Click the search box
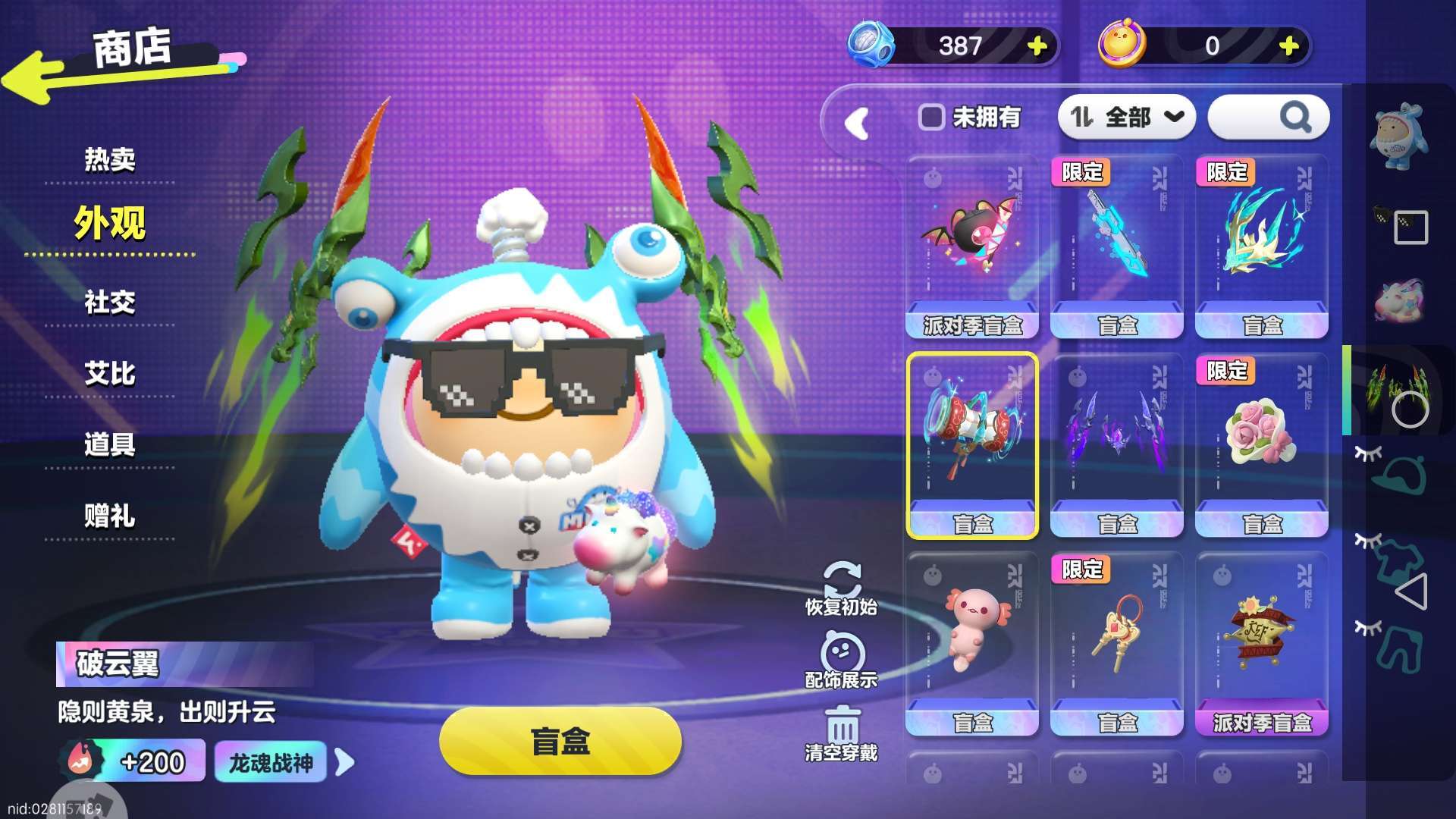 click(1268, 118)
